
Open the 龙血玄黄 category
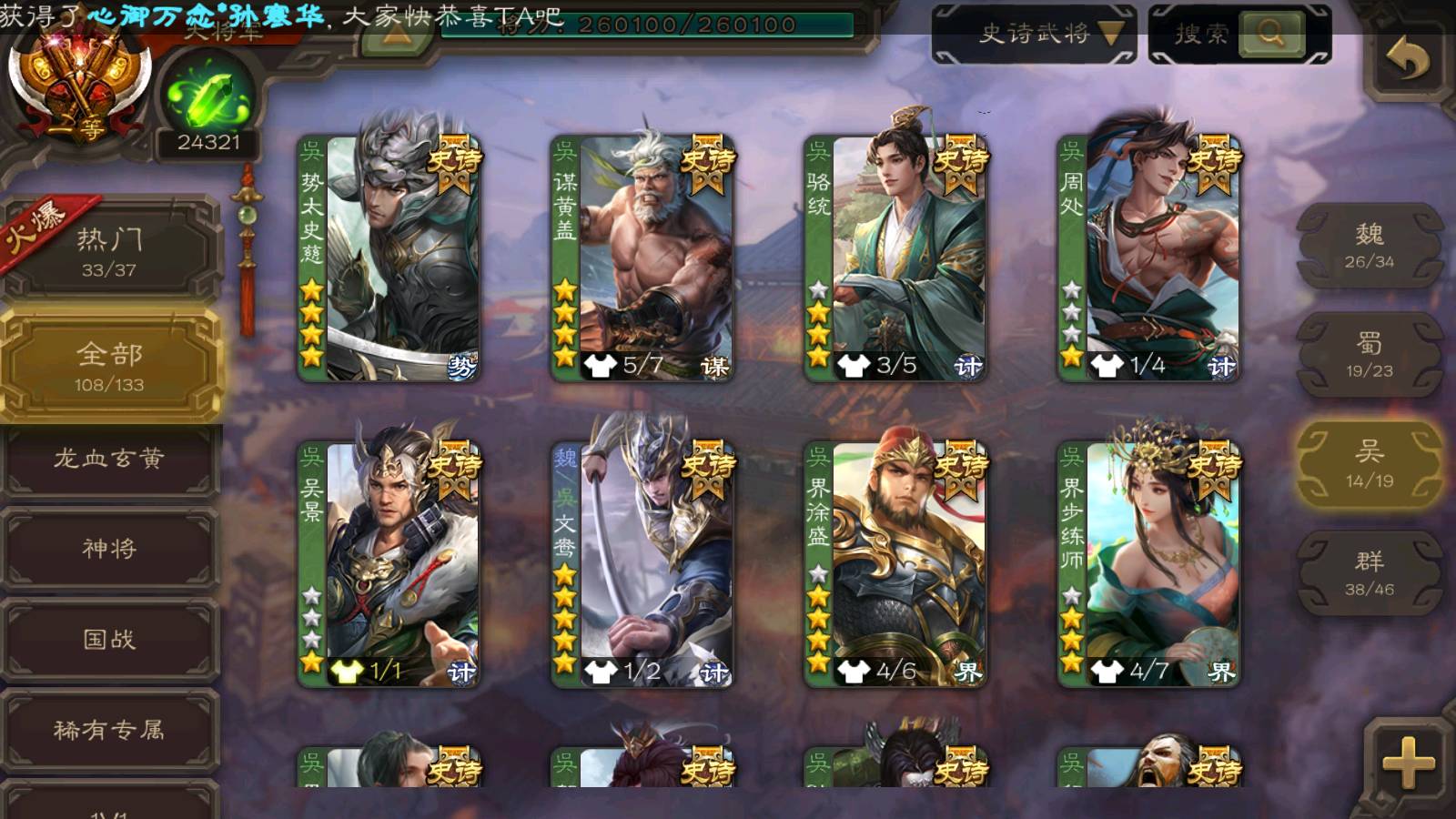[x=109, y=459]
